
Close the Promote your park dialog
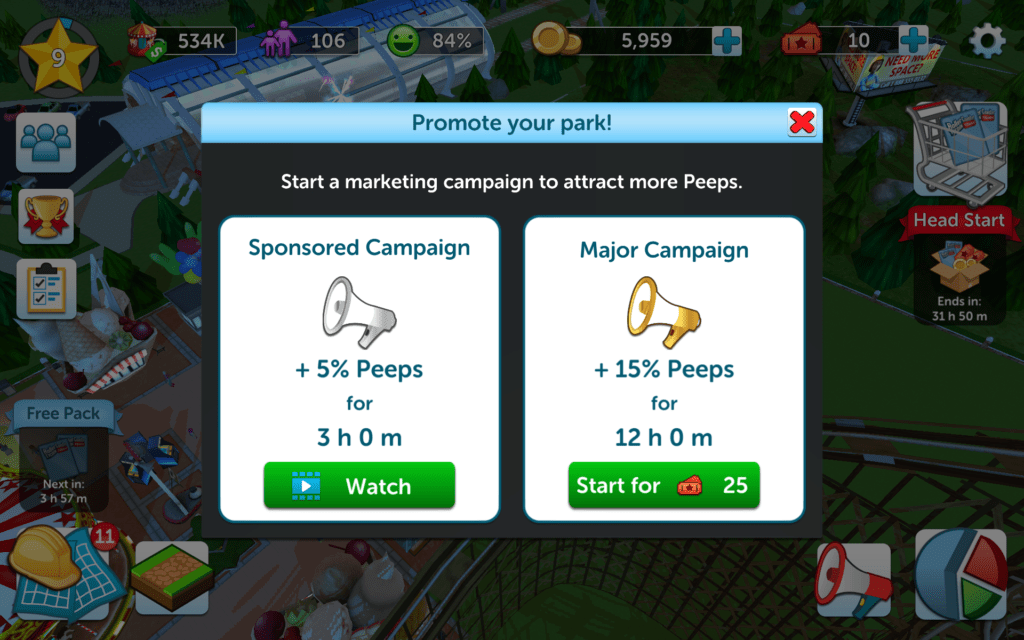(x=802, y=123)
